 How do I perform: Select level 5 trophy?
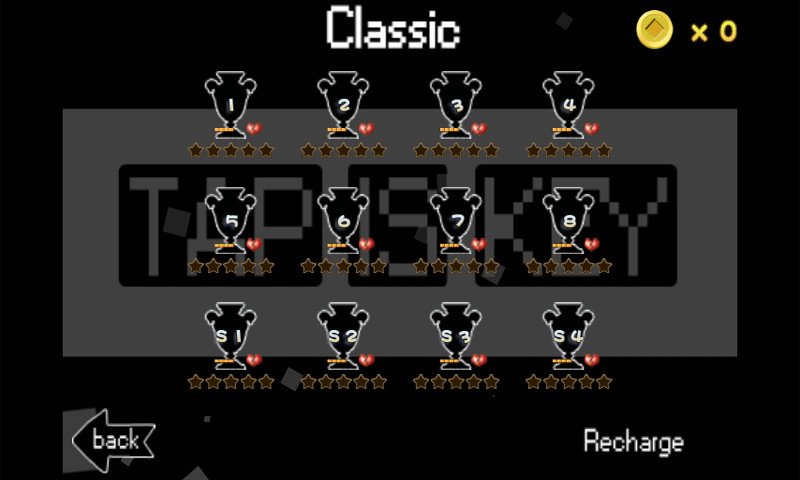point(231,220)
